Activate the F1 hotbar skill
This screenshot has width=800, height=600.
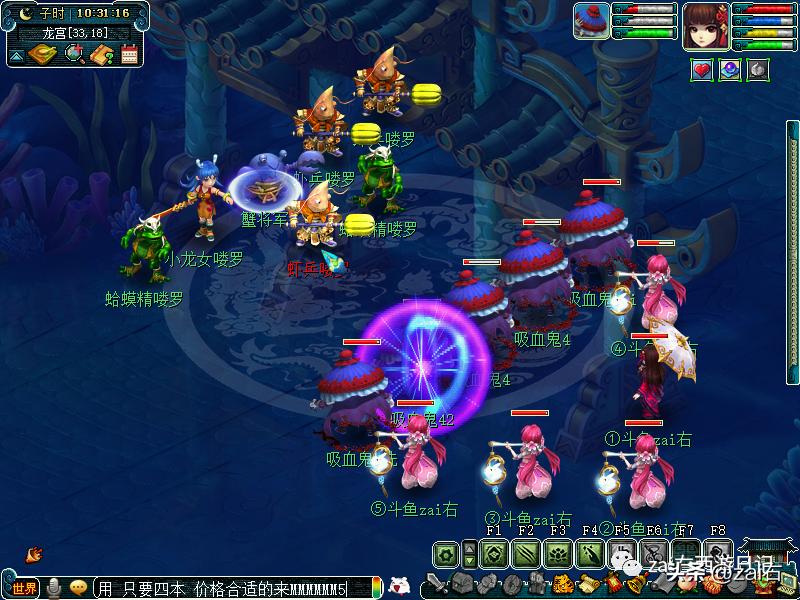(x=492, y=554)
